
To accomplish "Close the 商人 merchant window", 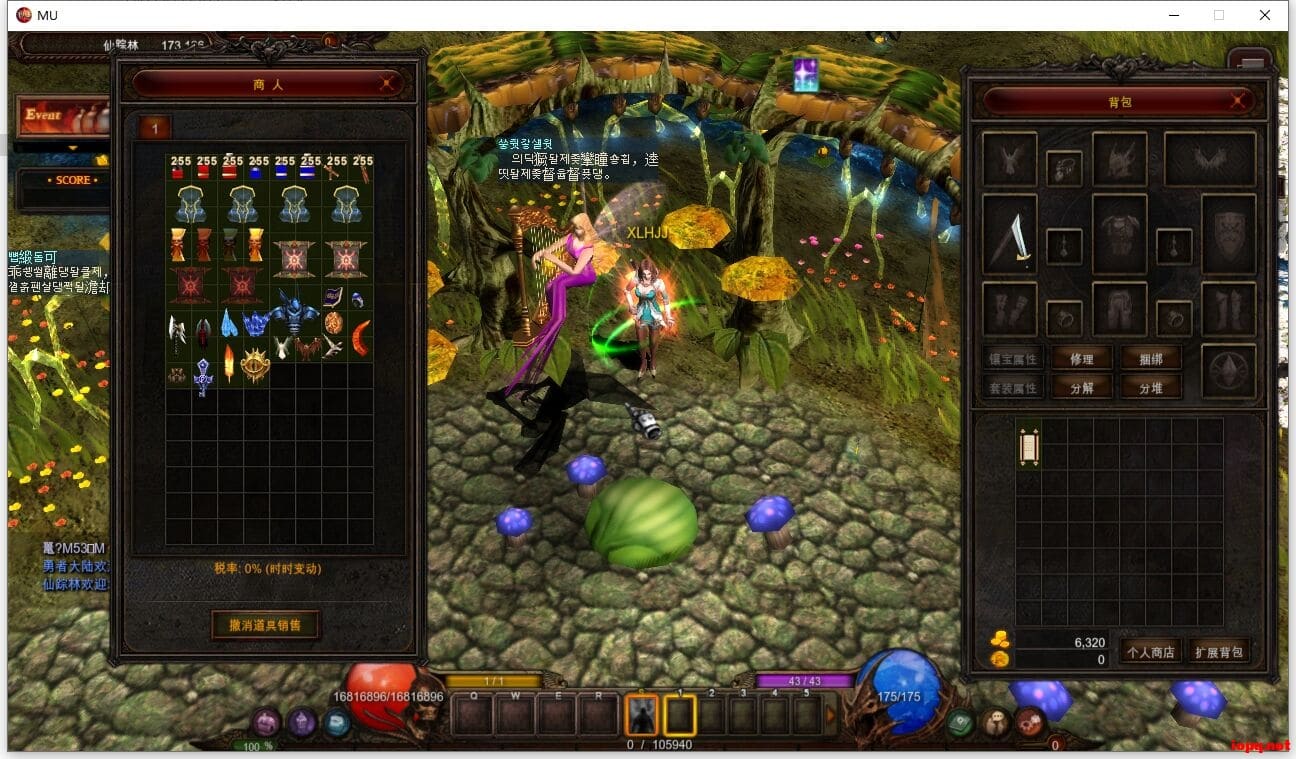I will 387,85.
